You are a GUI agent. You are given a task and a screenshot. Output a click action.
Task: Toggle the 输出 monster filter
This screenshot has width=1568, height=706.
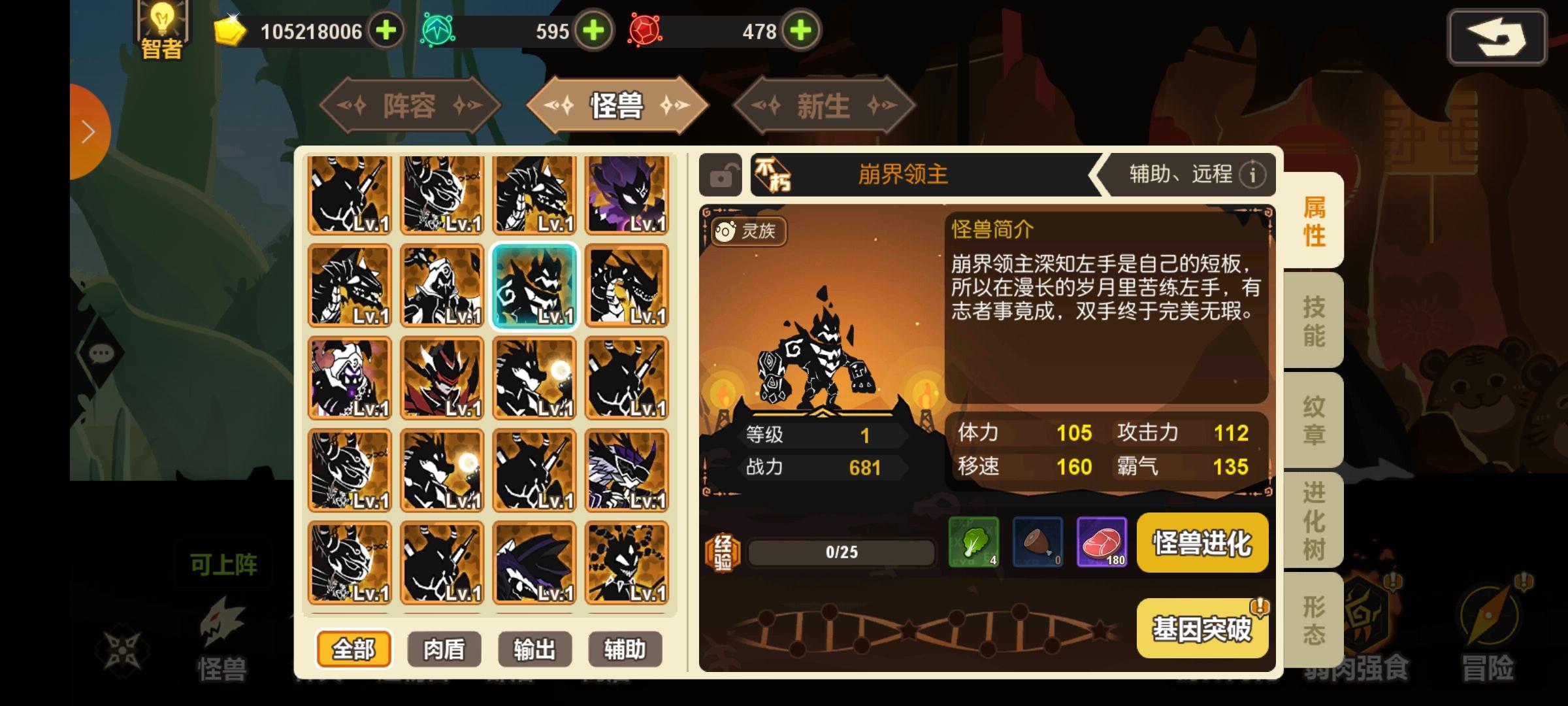[534, 649]
